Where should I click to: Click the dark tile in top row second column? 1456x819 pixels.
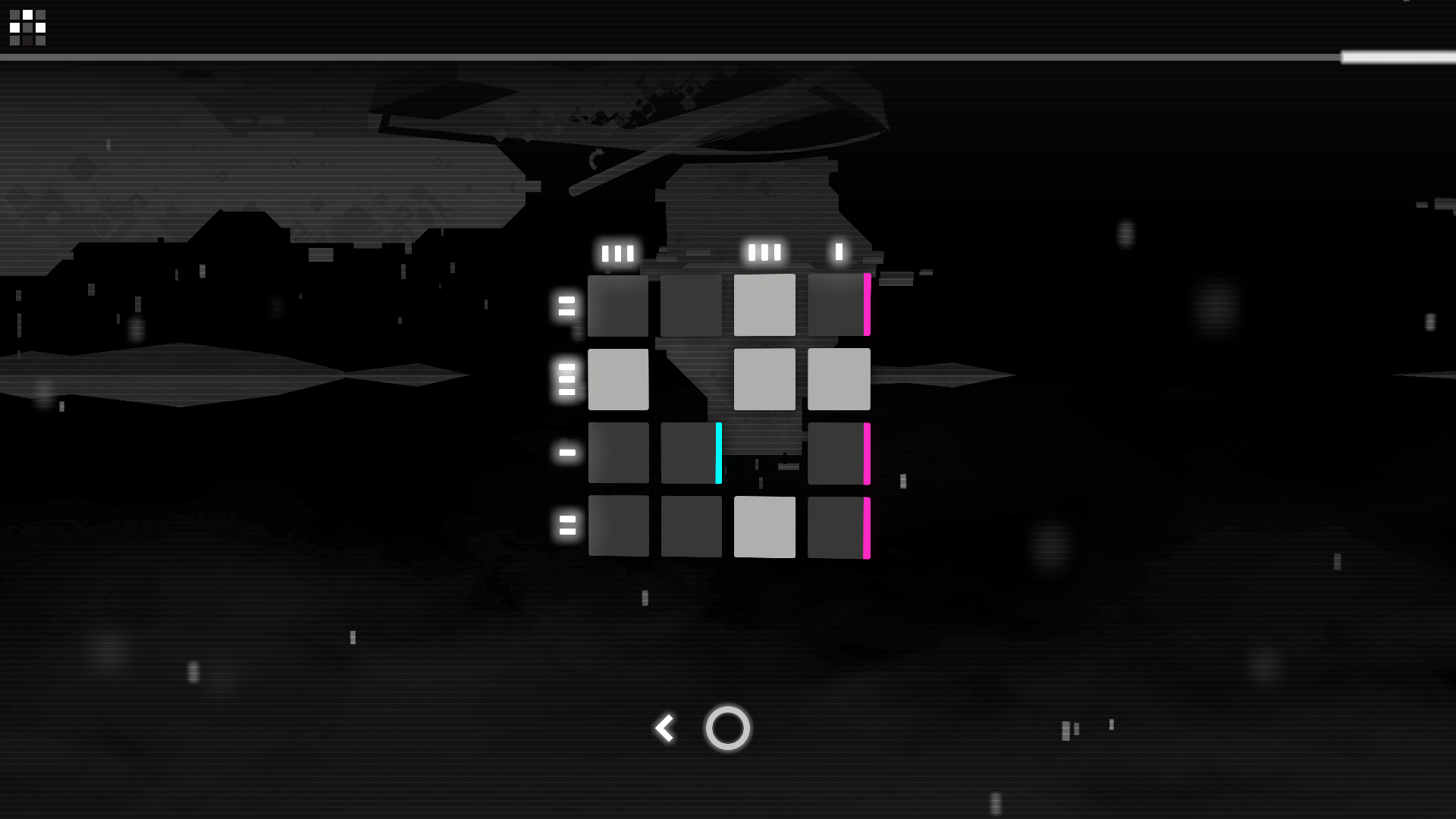(x=690, y=305)
